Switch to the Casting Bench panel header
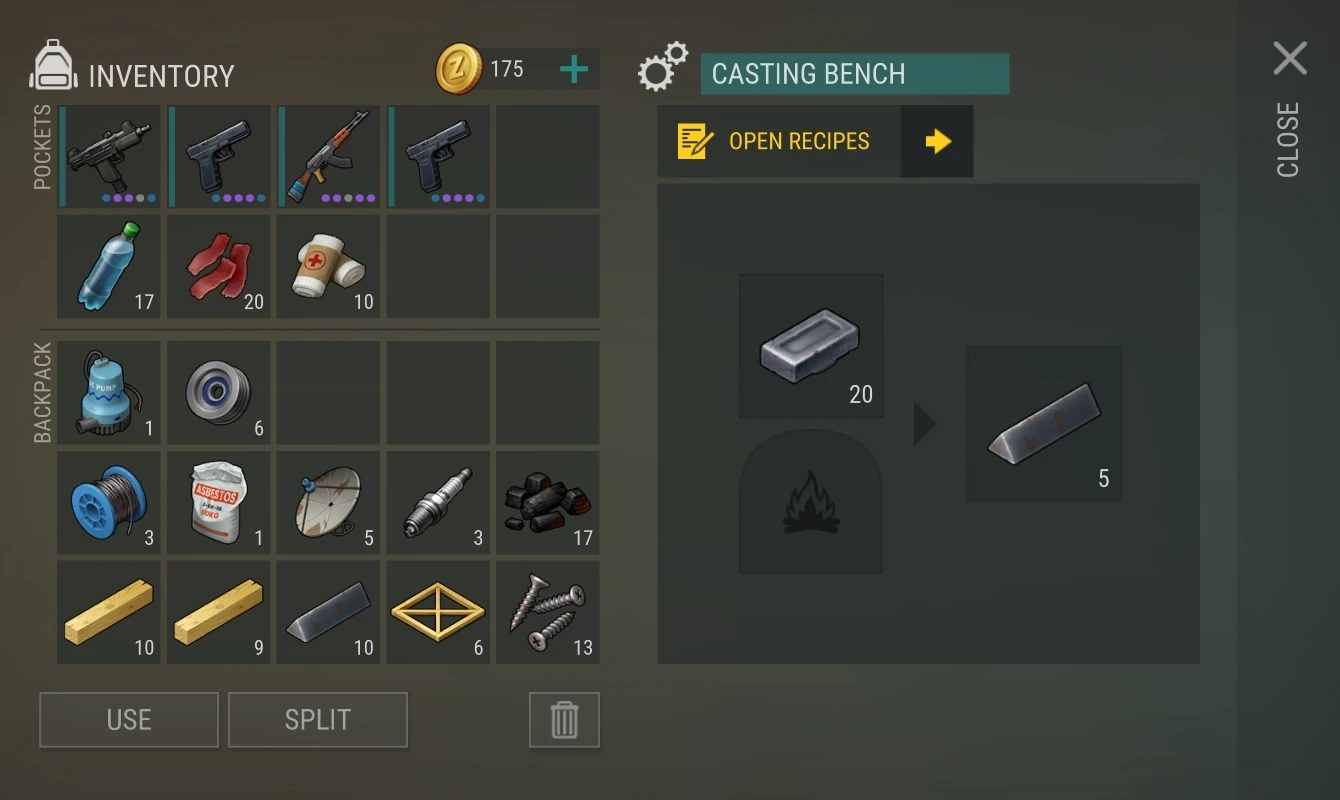The image size is (1340, 800). tap(855, 74)
